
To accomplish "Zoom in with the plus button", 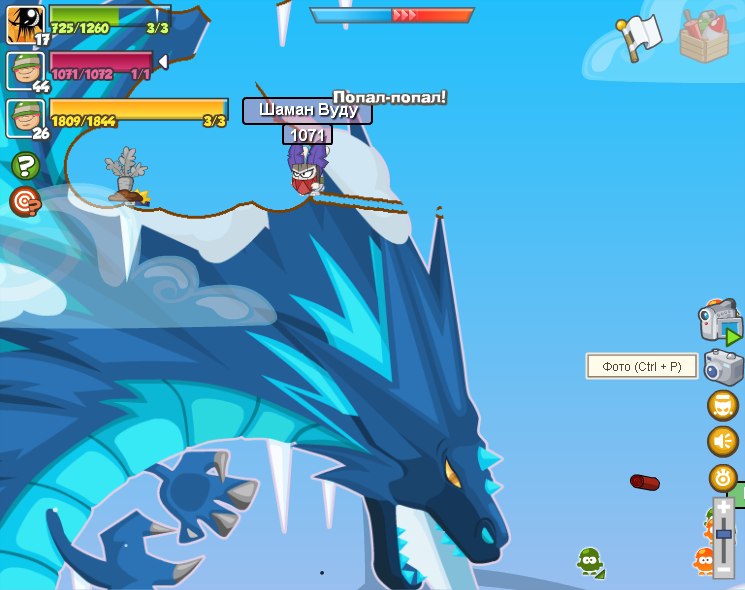I will (724, 508).
